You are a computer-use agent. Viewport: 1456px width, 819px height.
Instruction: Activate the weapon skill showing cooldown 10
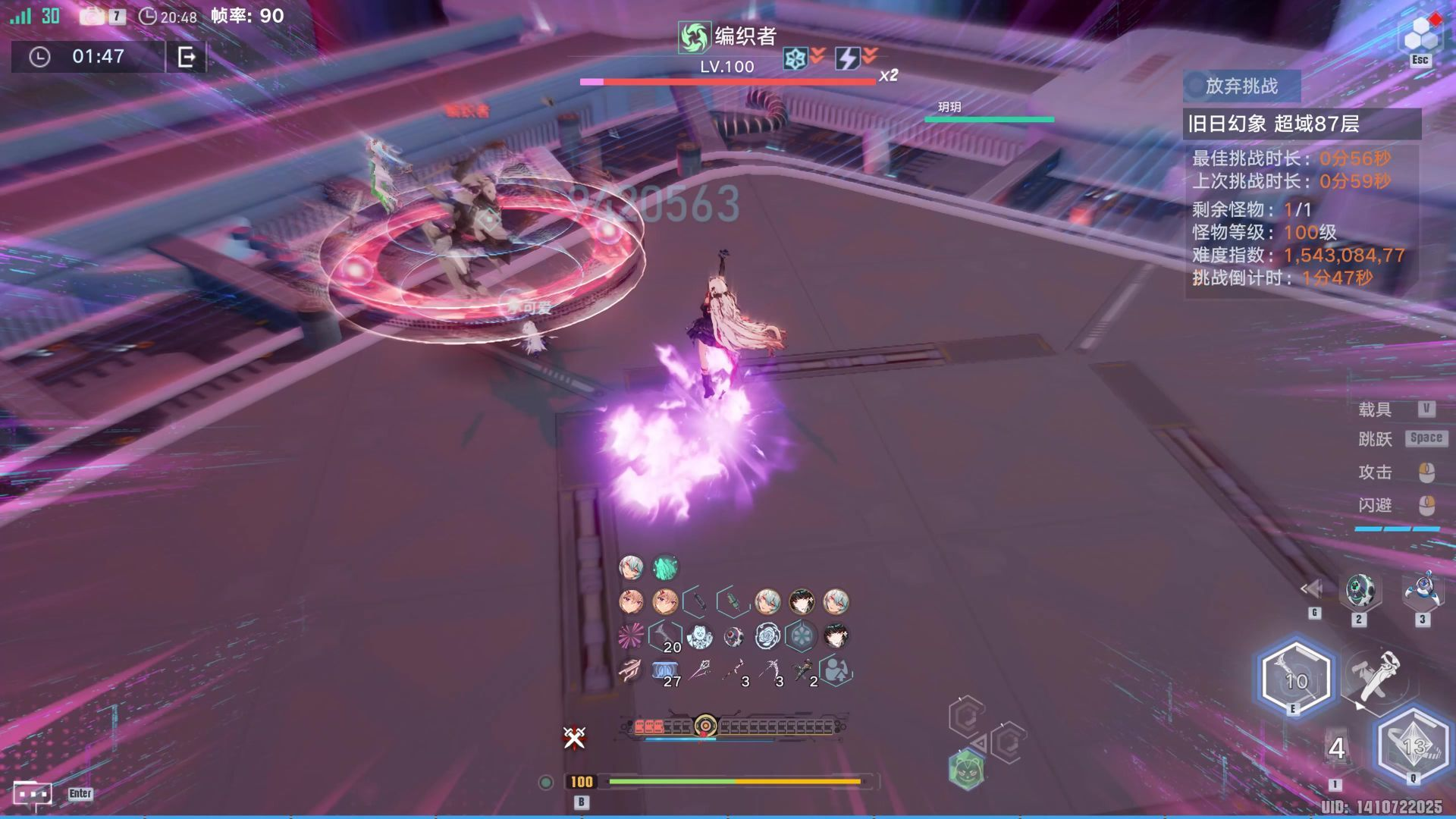[1295, 679]
